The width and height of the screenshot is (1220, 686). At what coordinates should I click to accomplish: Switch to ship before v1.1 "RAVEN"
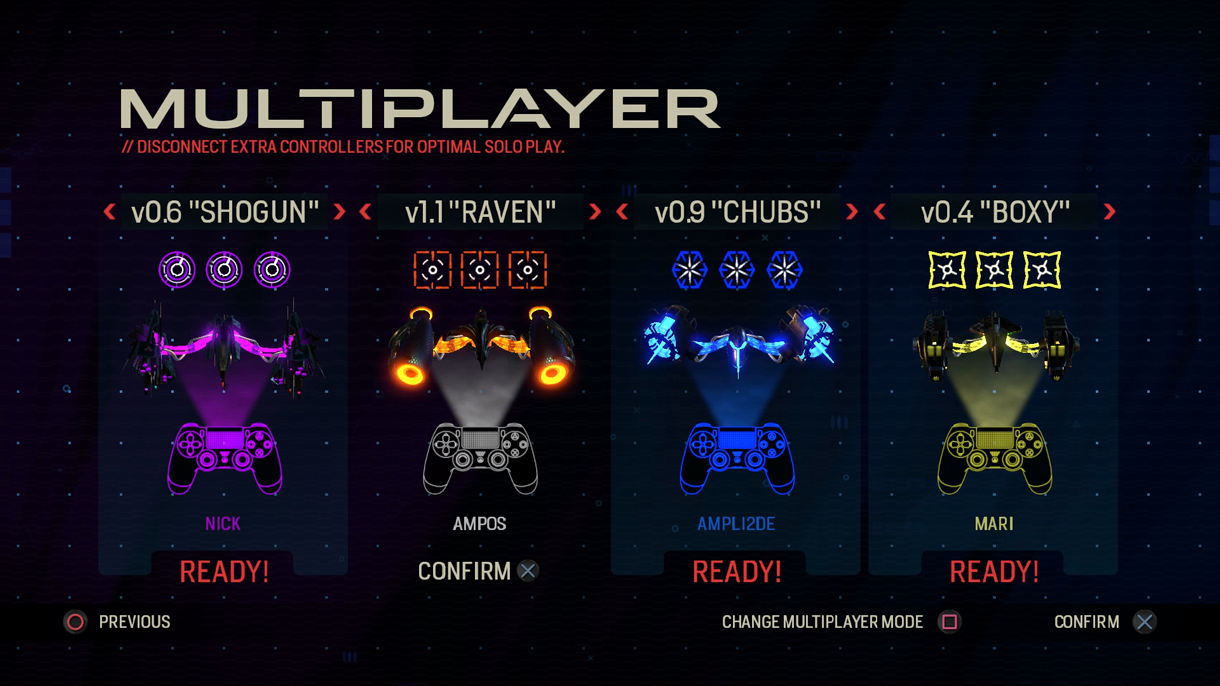pos(366,212)
